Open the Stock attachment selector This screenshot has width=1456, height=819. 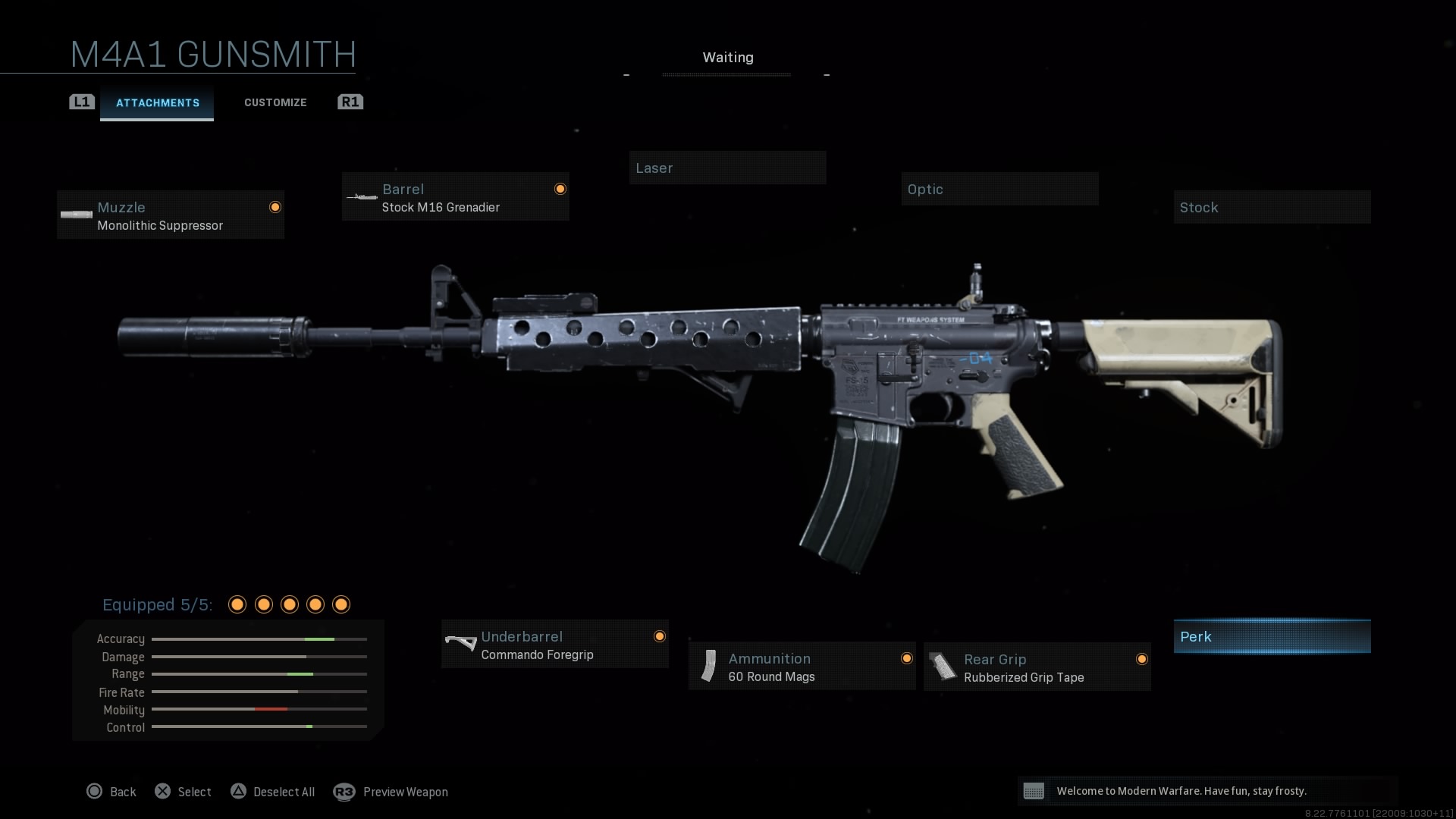point(1272,207)
